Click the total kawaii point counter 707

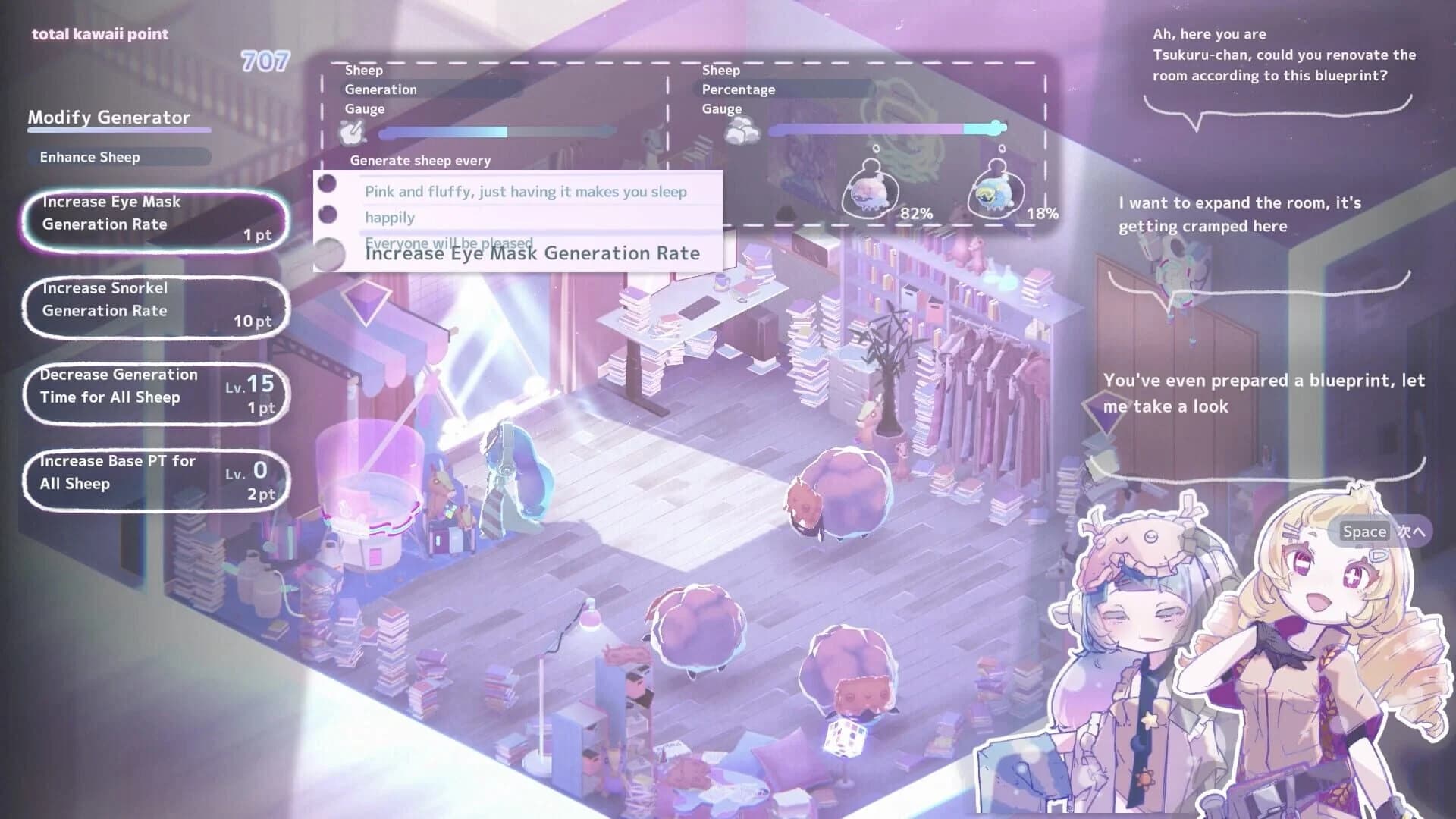[262, 61]
